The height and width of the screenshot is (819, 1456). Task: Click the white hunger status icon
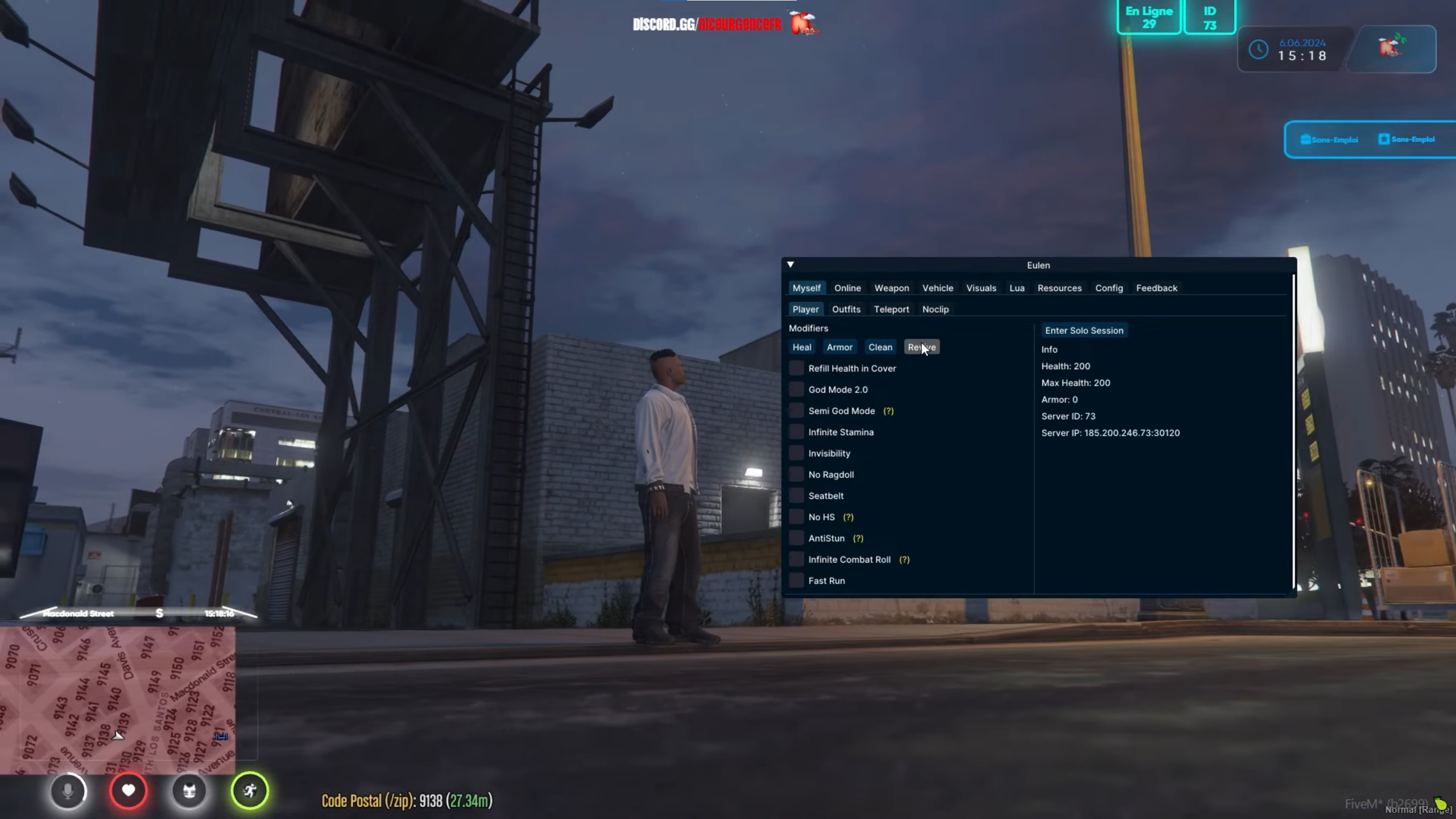pyautogui.click(x=190, y=791)
